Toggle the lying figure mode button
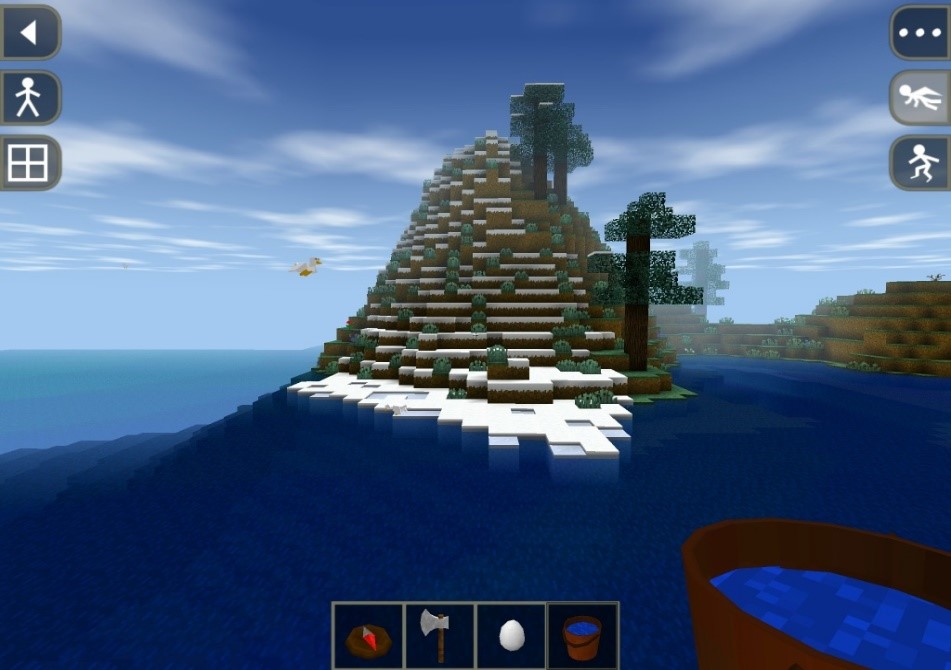951x670 pixels. pos(920,98)
